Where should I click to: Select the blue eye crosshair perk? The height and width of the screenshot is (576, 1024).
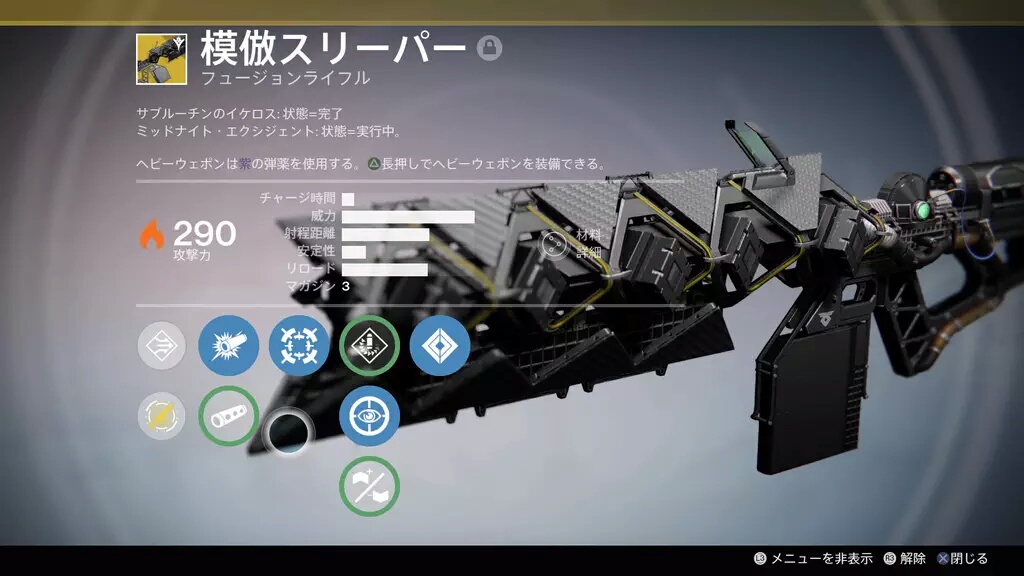click(369, 416)
